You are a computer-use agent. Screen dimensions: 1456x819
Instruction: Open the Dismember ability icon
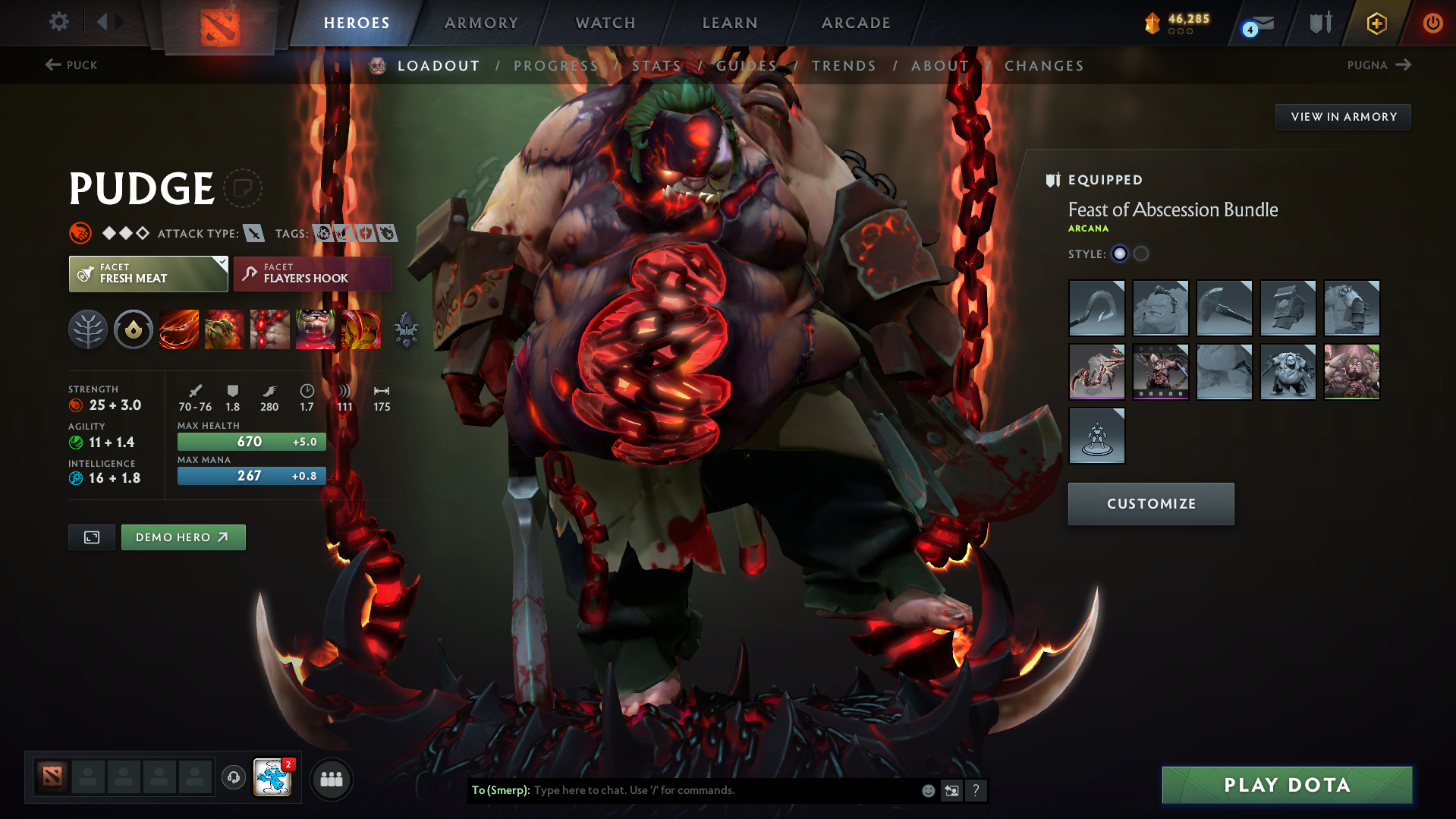click(x=315, y=329)
